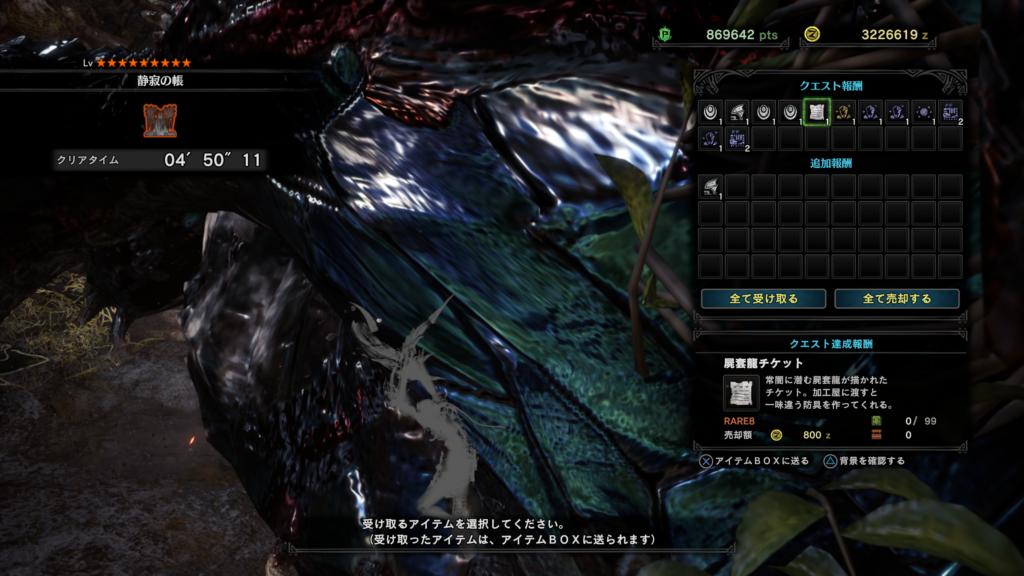
Task: Choose the 全て売却する sell-all button
Action: click(897, 298)
